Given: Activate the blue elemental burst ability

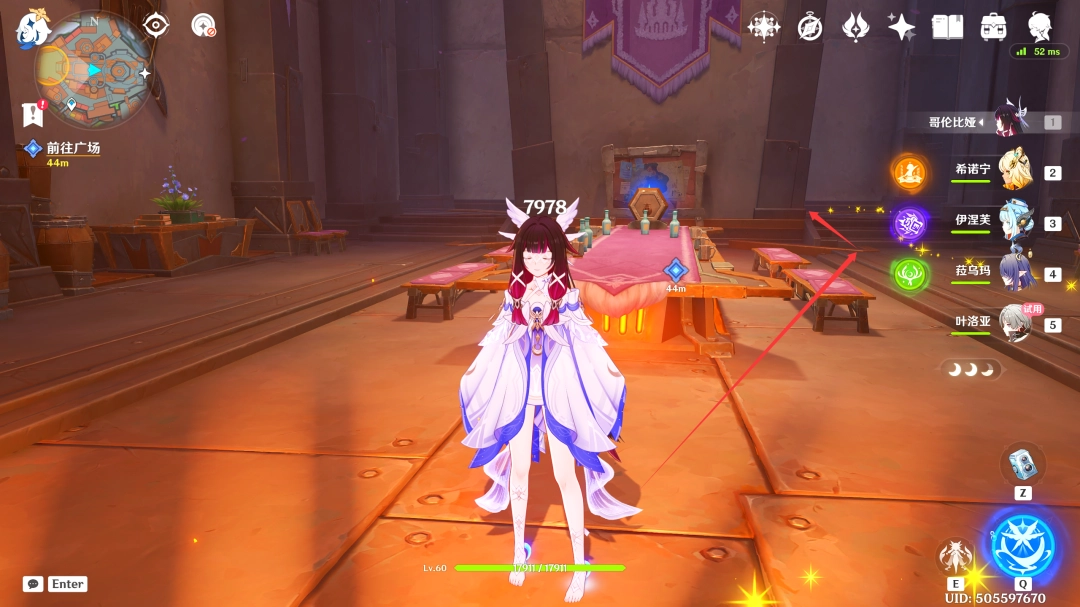Looking at the screenshot, I should 1022,544.
